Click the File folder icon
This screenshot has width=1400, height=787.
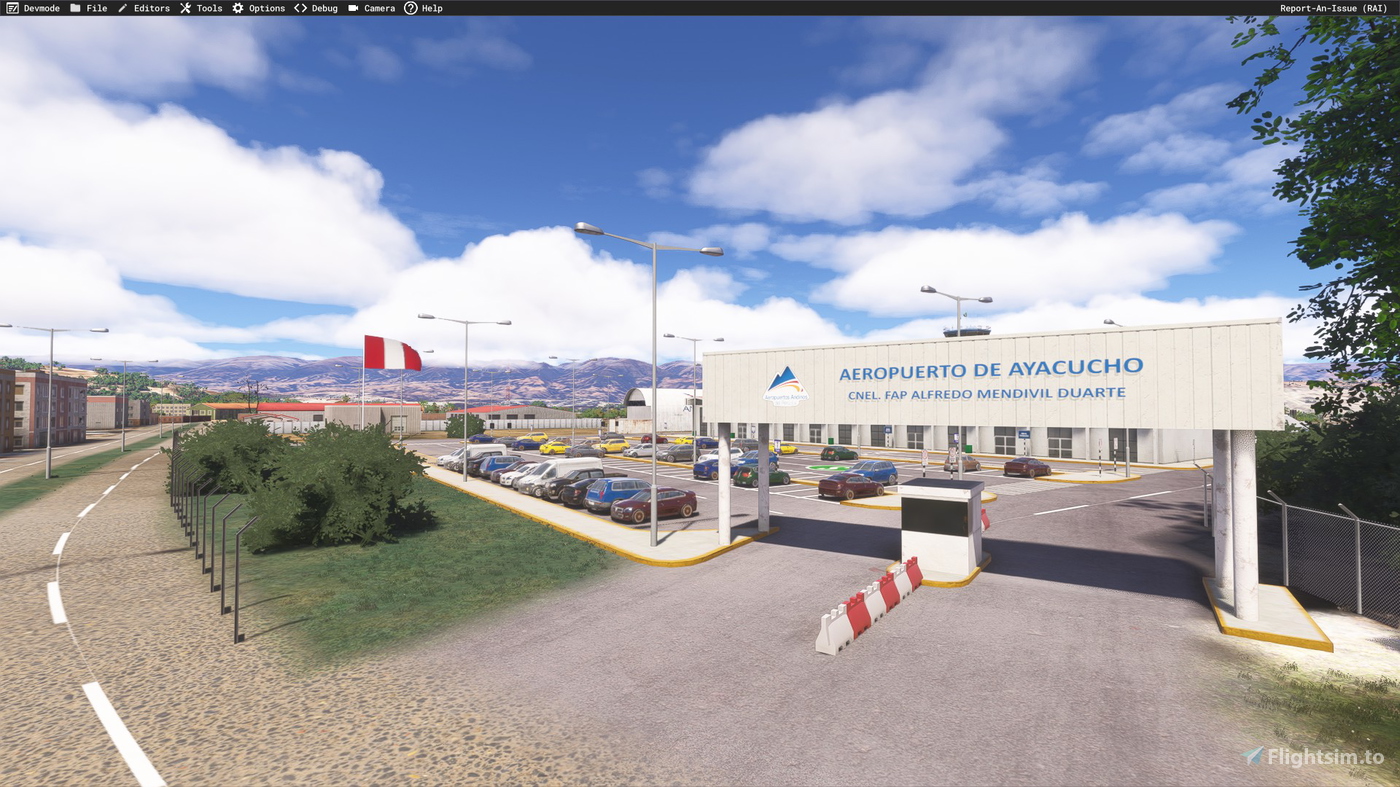pos(73,7)
